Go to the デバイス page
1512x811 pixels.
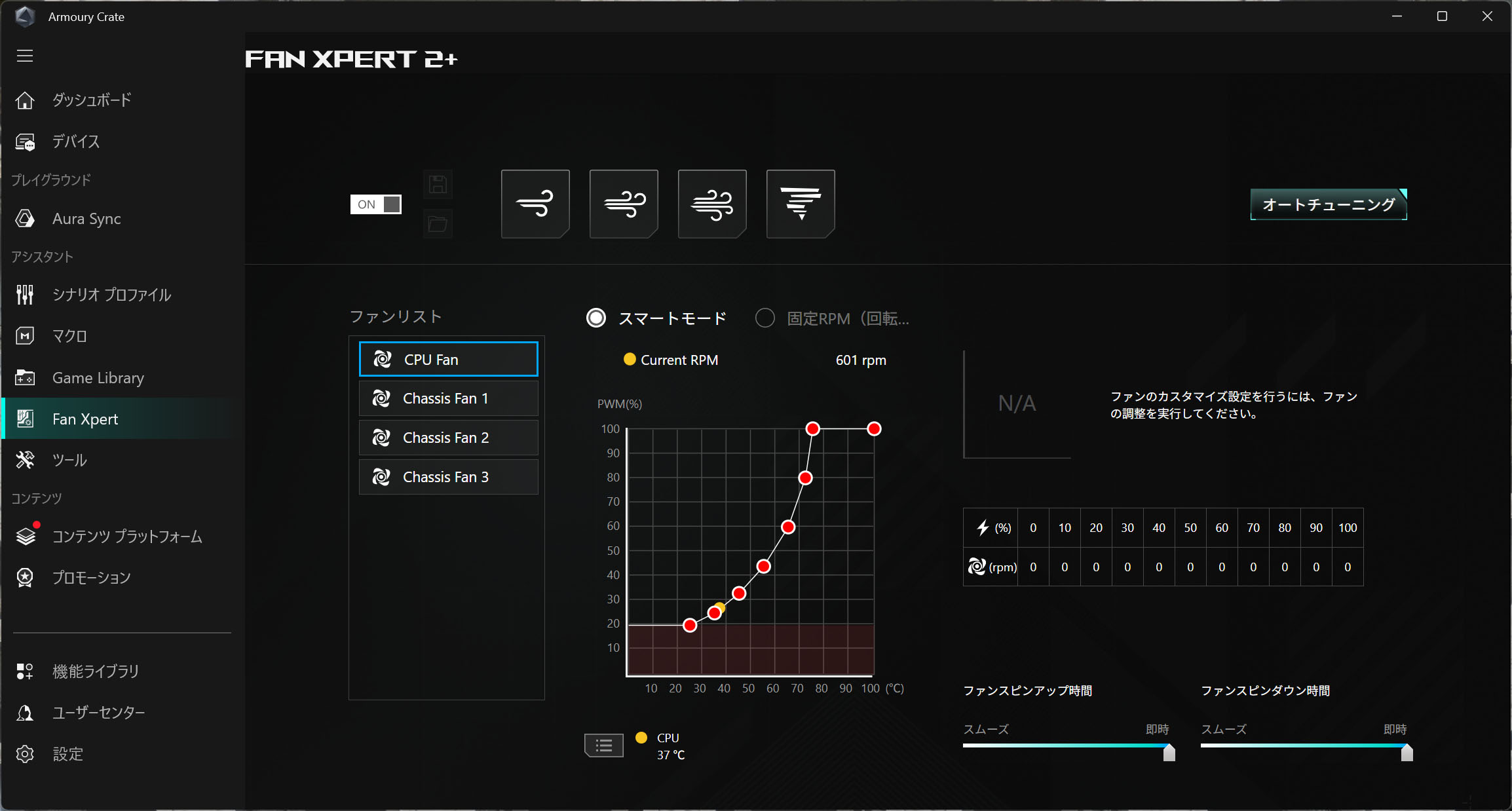[76, 141]
